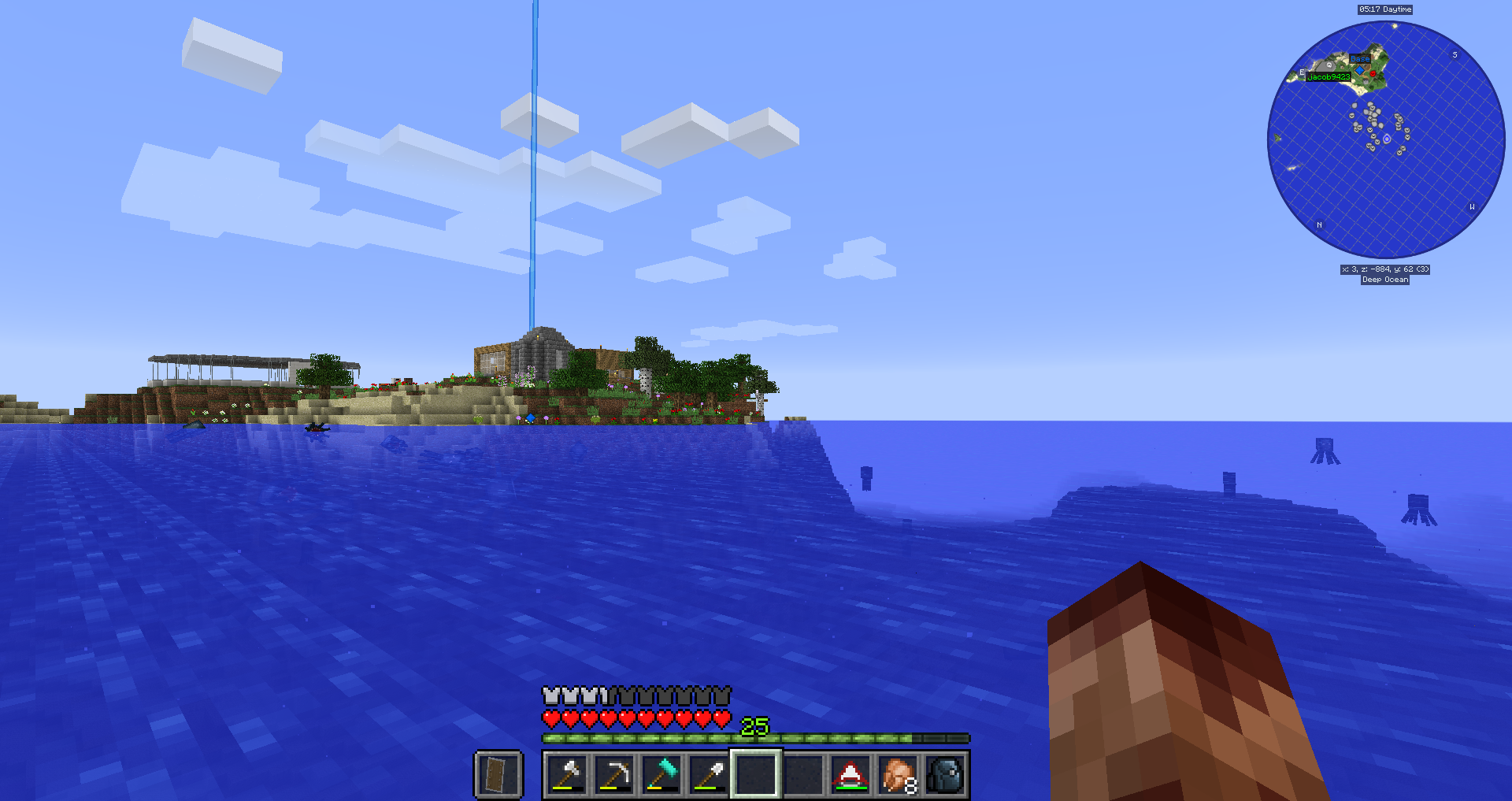Select the cooked chicken stack slot
Image resolution: width=1512 pixels, height=801 pixels.
[x=898, y=774]
